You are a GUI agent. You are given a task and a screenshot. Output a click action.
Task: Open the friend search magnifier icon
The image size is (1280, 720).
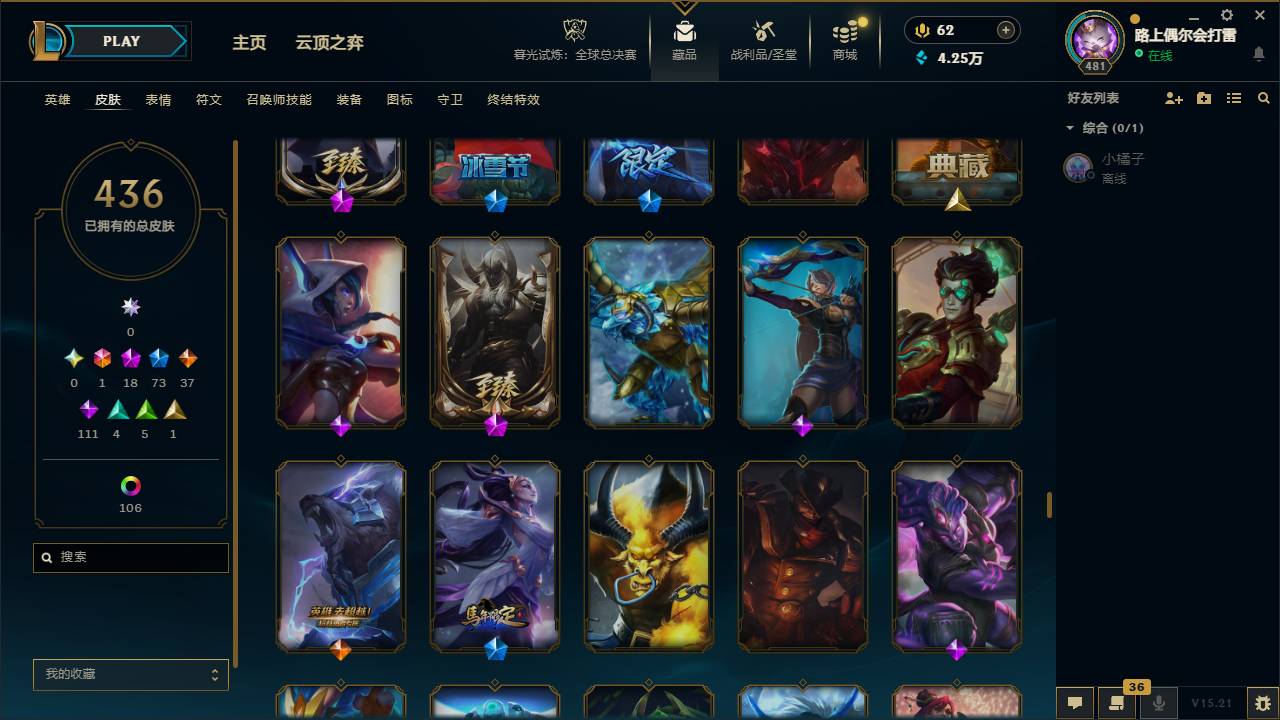tap(1264, 98)
